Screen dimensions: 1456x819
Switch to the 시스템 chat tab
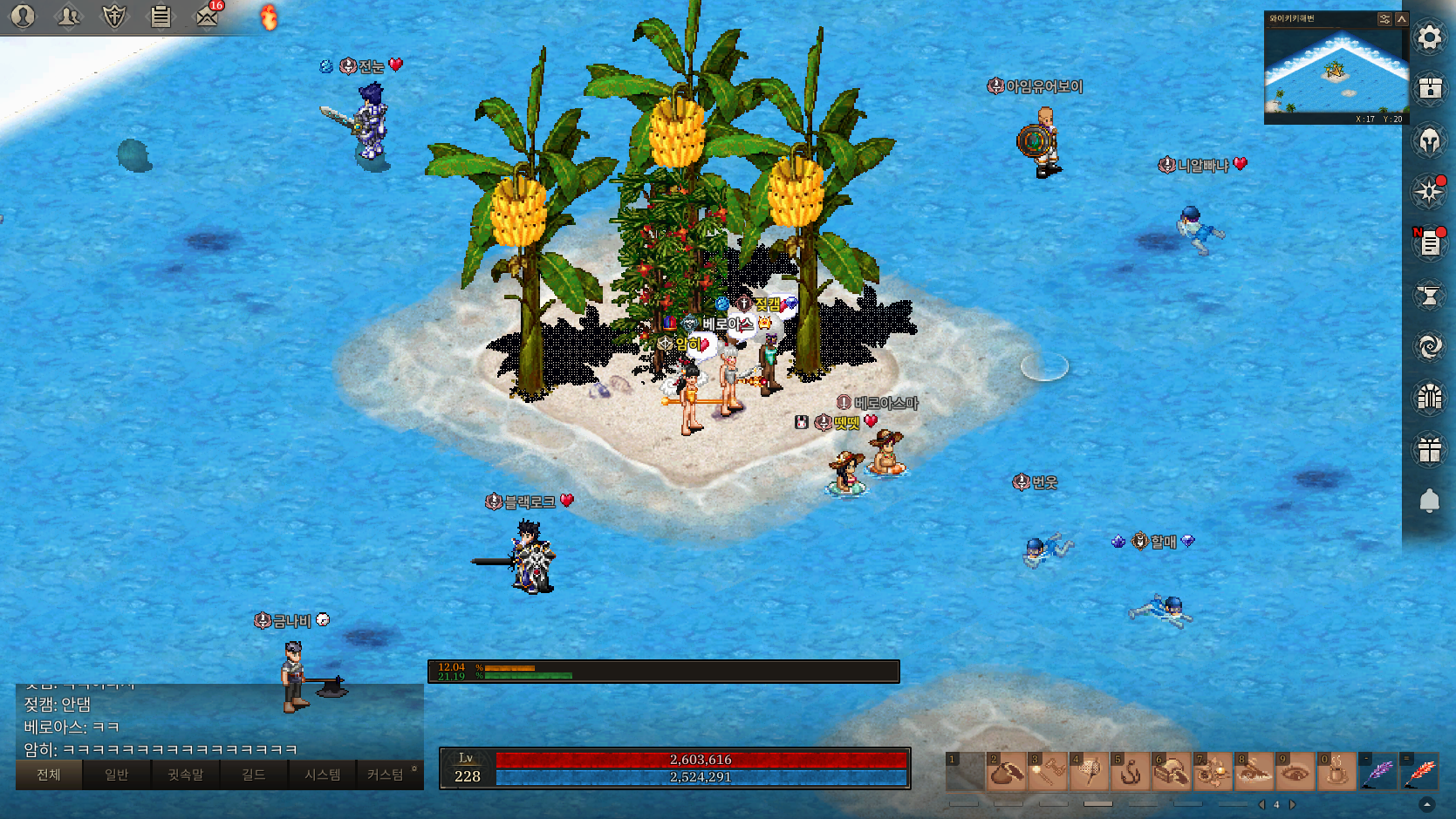coord(322,775)
